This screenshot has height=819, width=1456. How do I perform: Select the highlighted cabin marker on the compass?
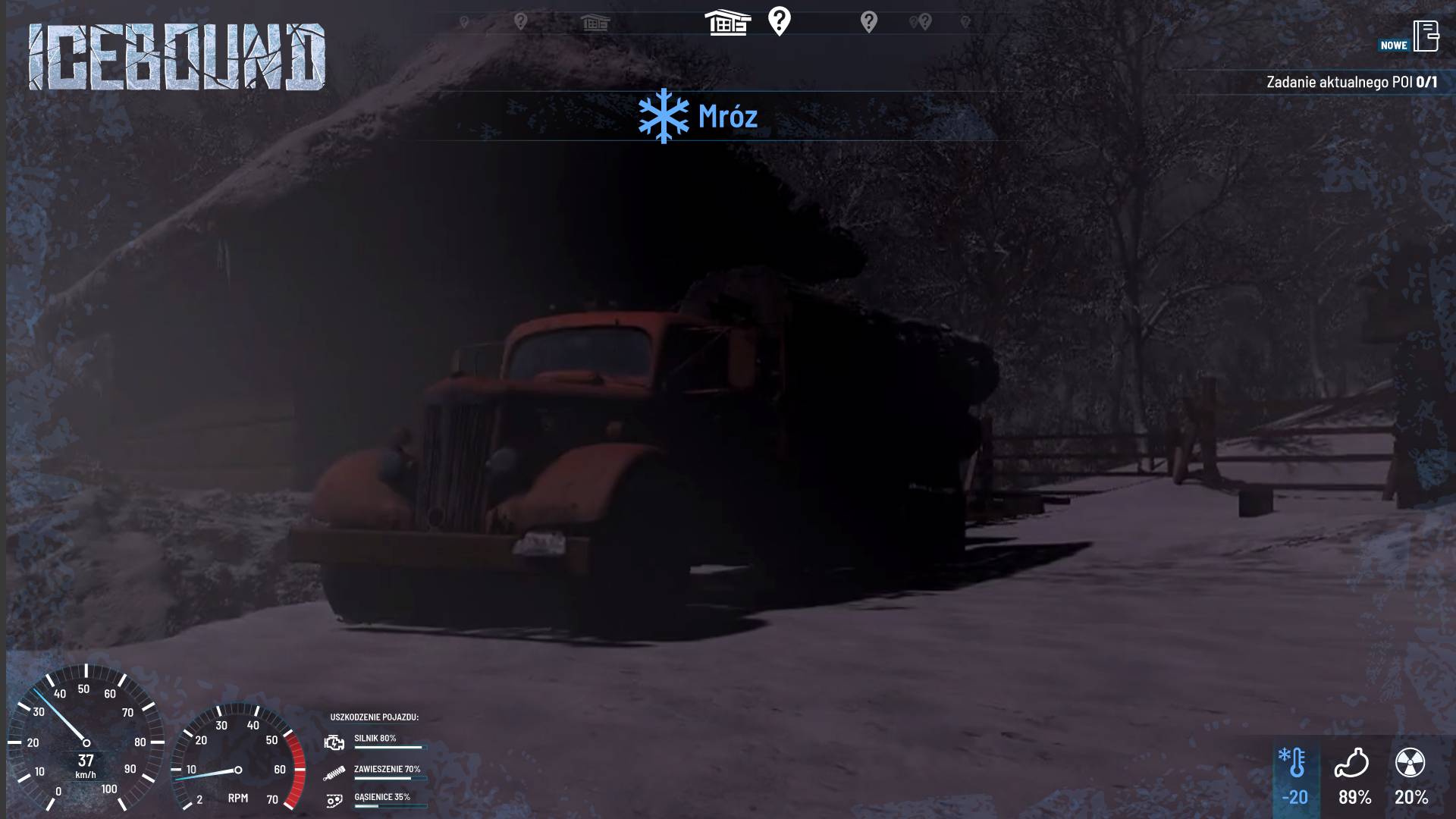(x=727, y=23)
